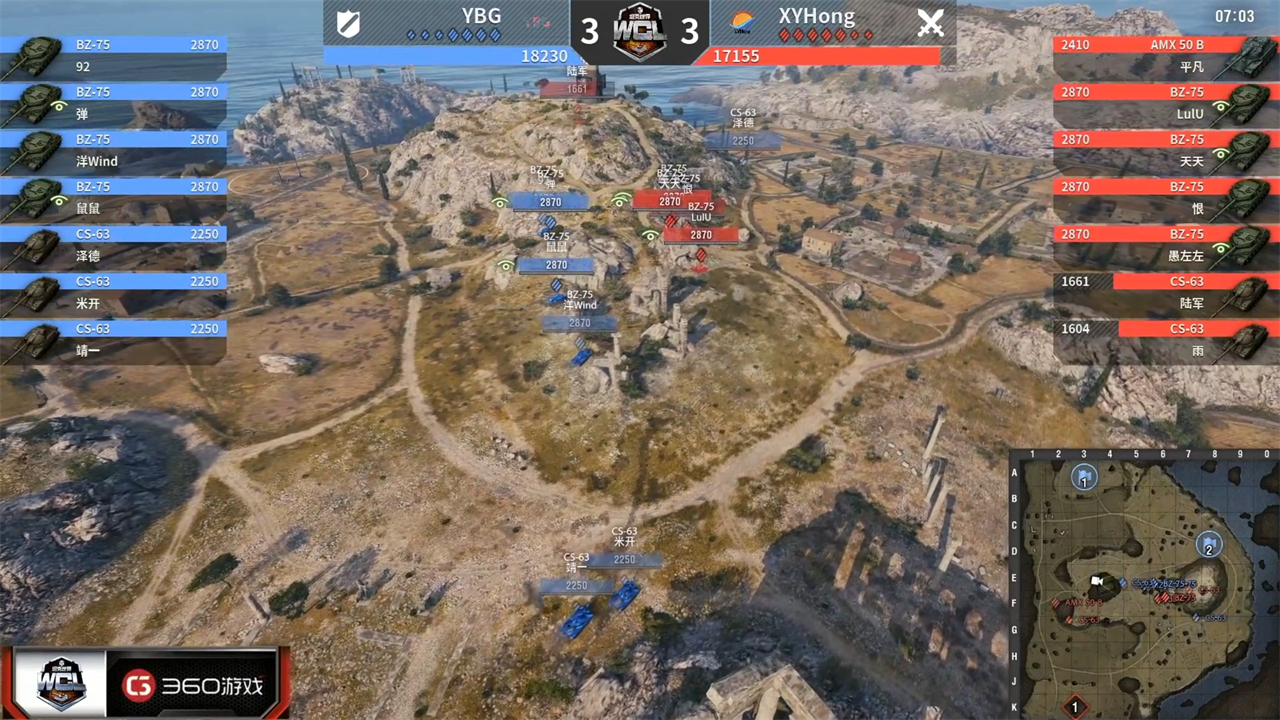
Task: Click the red diamond base marker on minimap
Action: [x=1075, y=708]
